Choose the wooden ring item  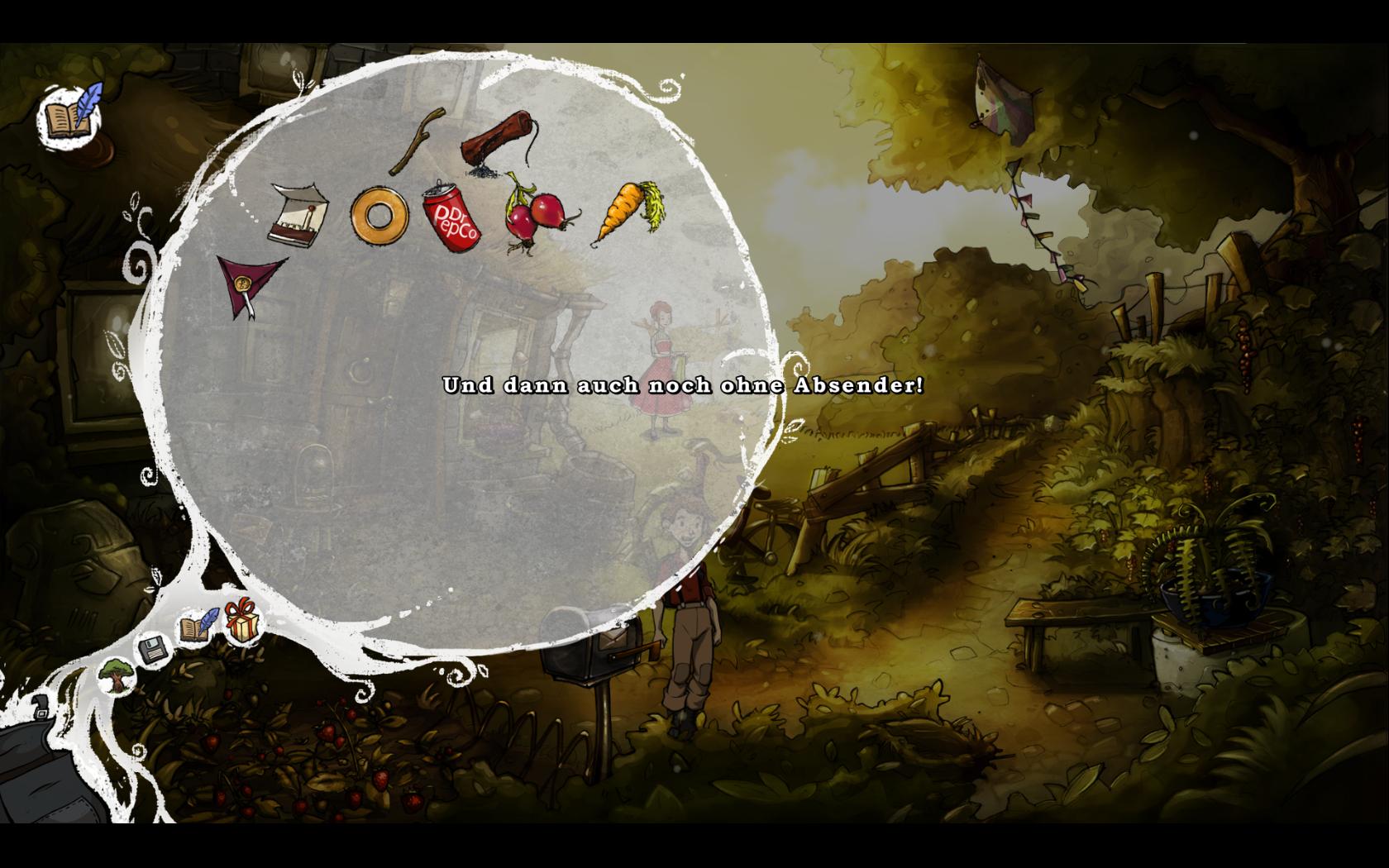(x=381, y=215)
